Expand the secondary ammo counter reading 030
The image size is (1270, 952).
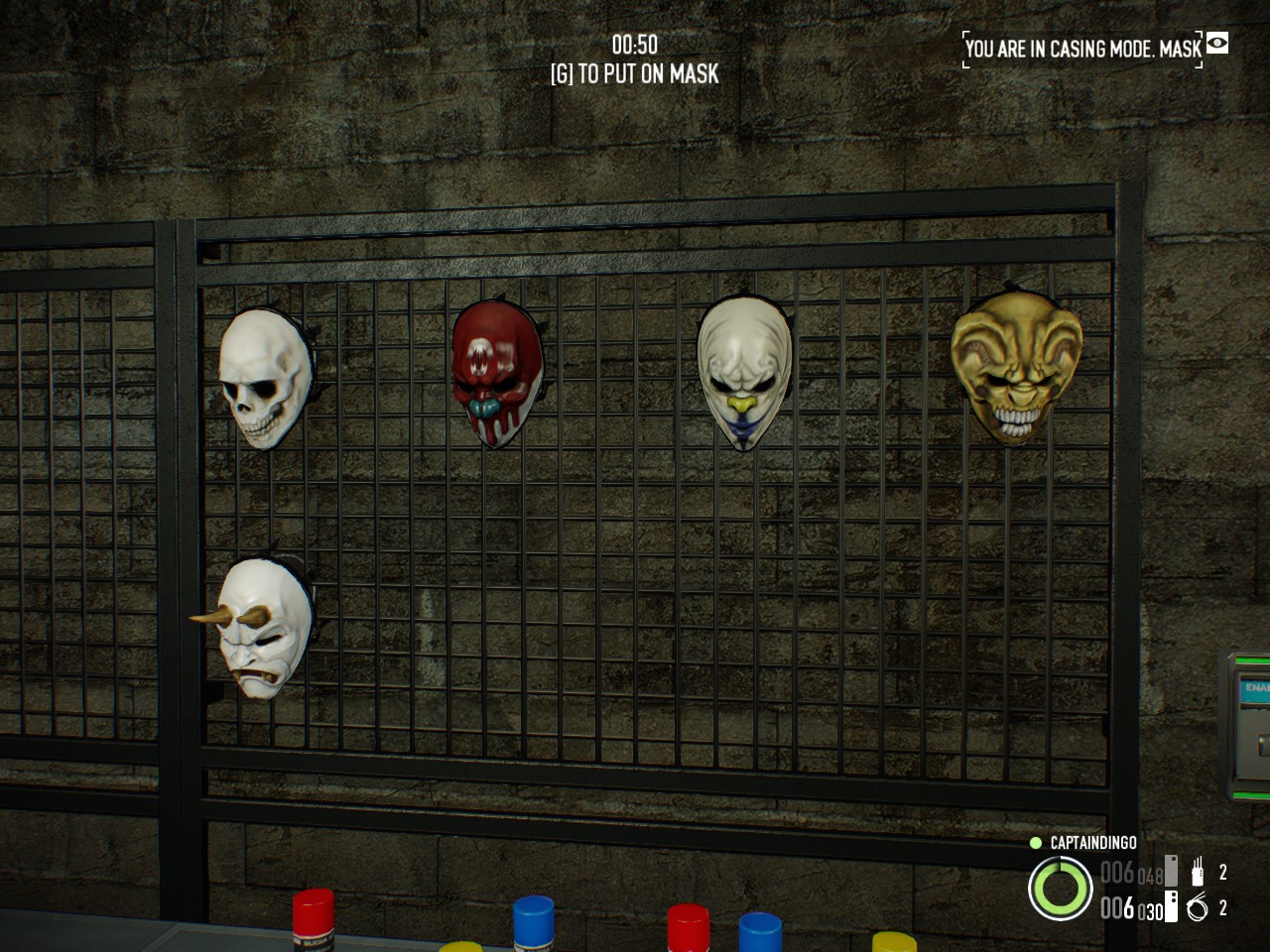(1149, 908)
